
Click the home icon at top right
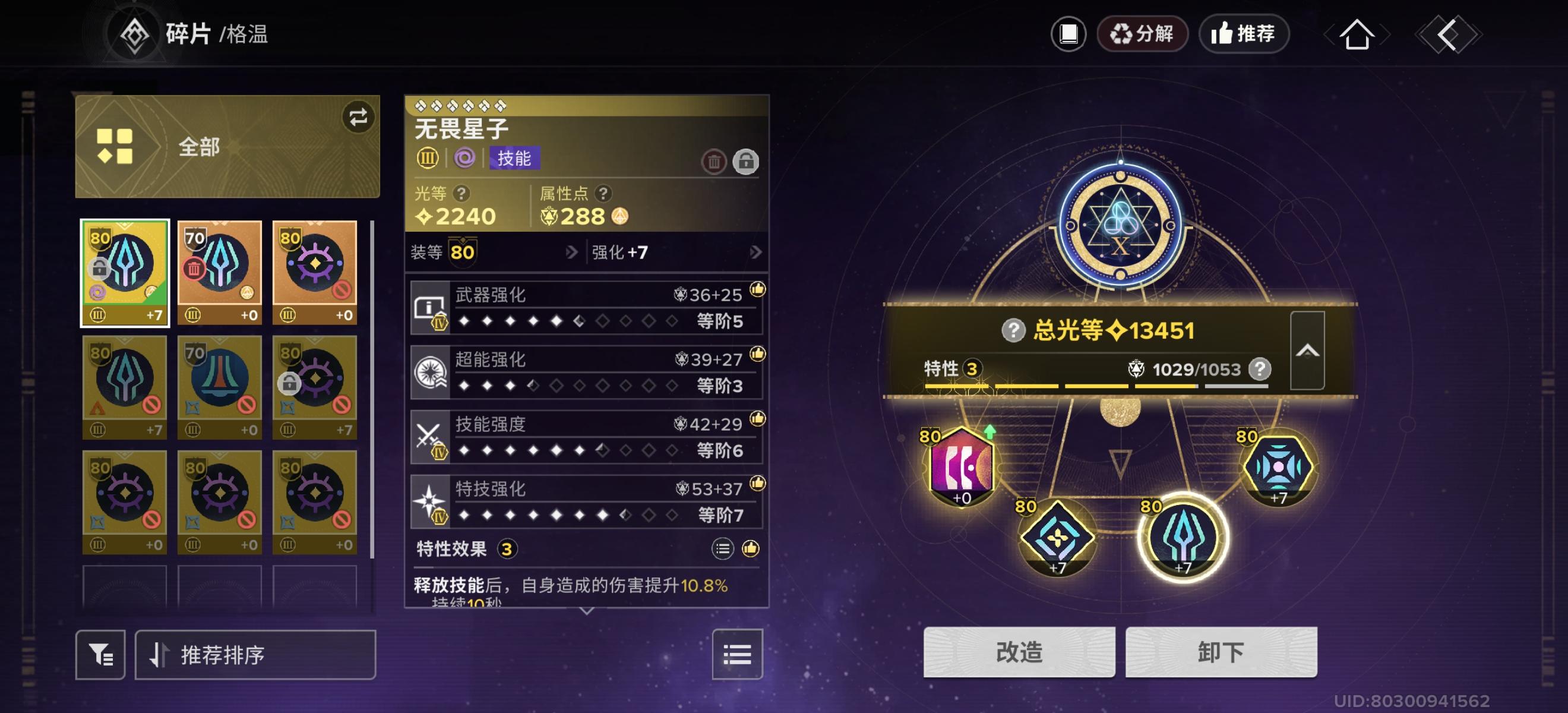1358,34
